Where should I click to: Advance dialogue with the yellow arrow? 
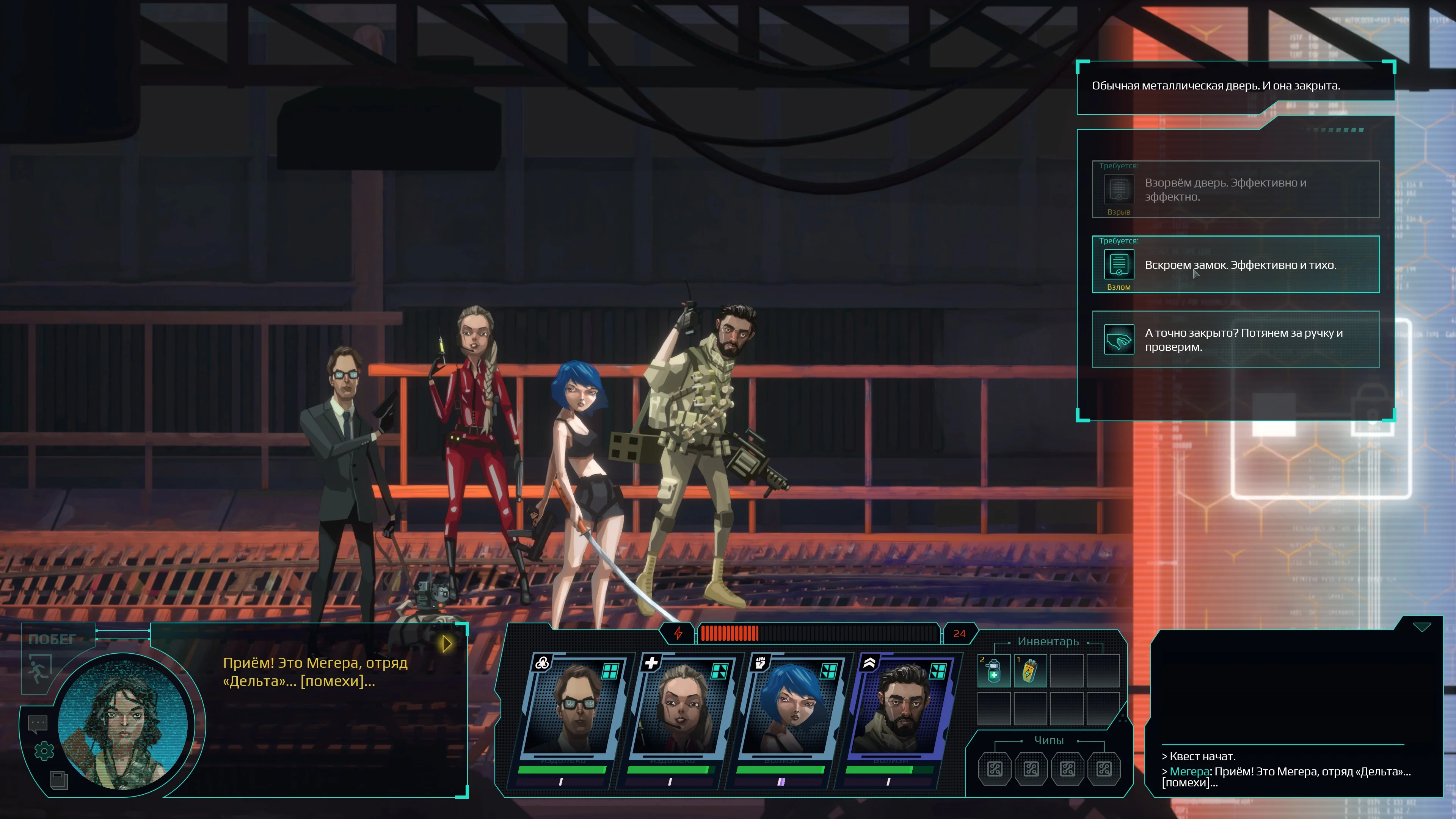point(447,644)
